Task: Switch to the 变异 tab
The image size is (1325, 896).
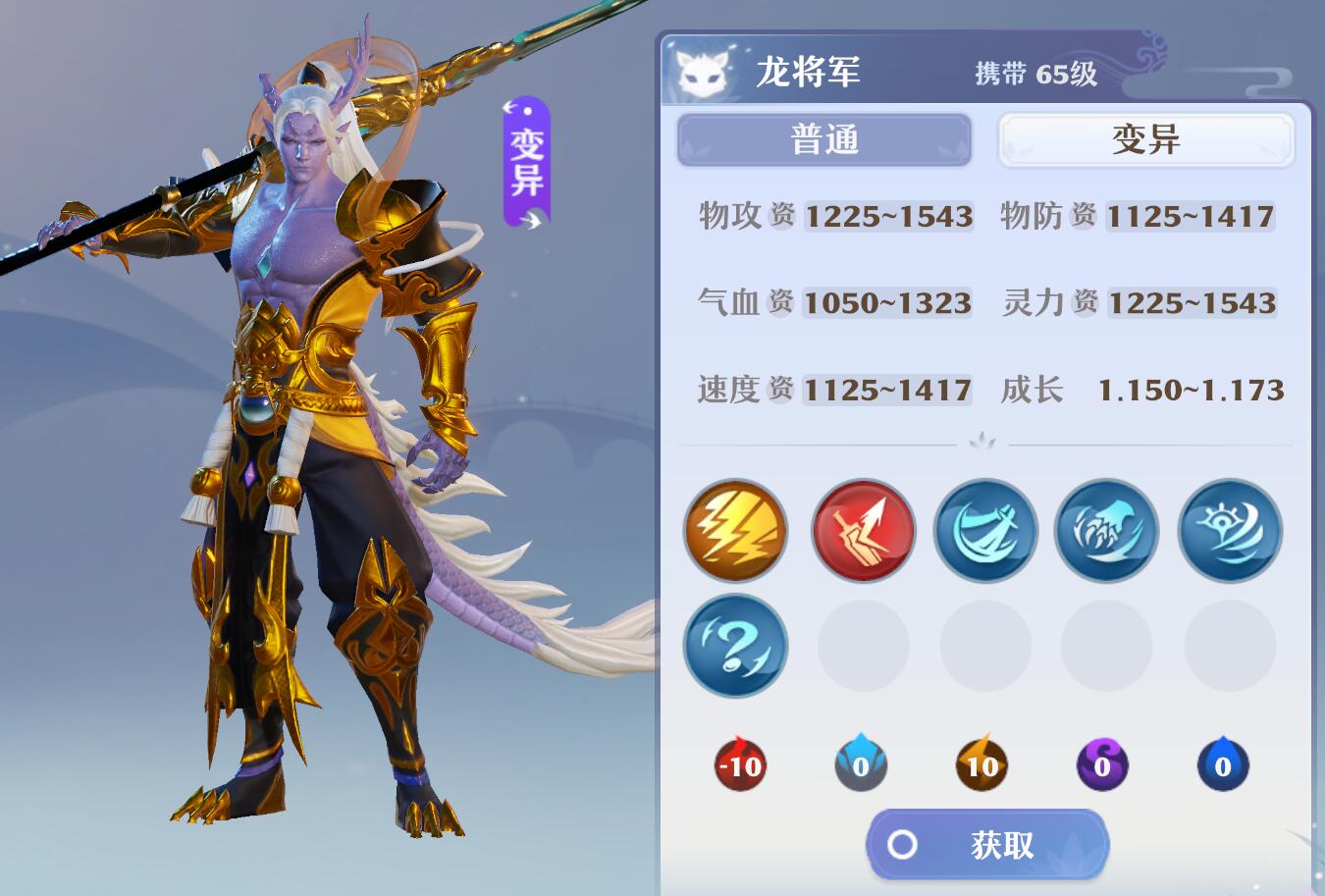Action: (1144, 139)
